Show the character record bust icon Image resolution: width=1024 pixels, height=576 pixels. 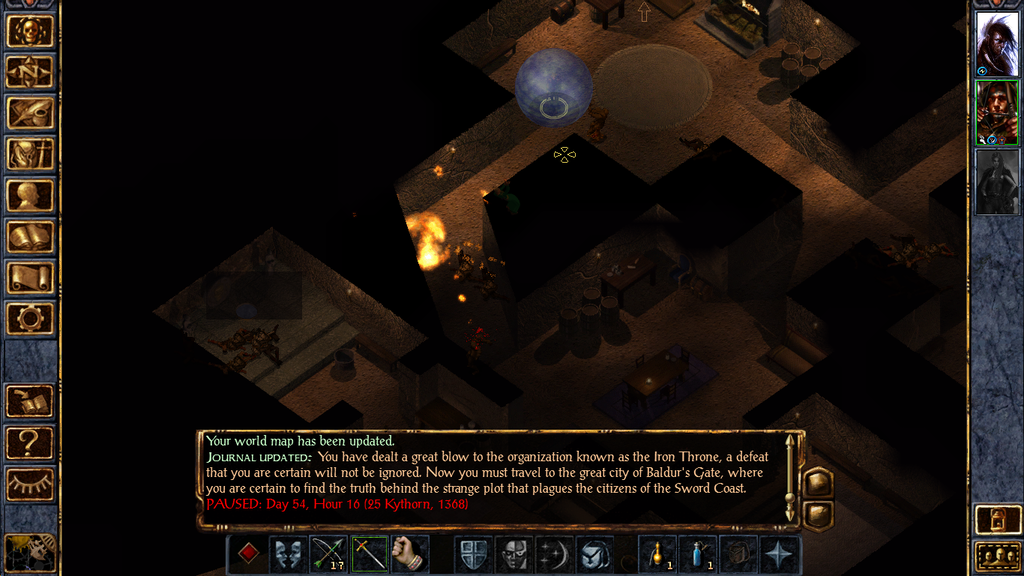(x=30, y=195)
